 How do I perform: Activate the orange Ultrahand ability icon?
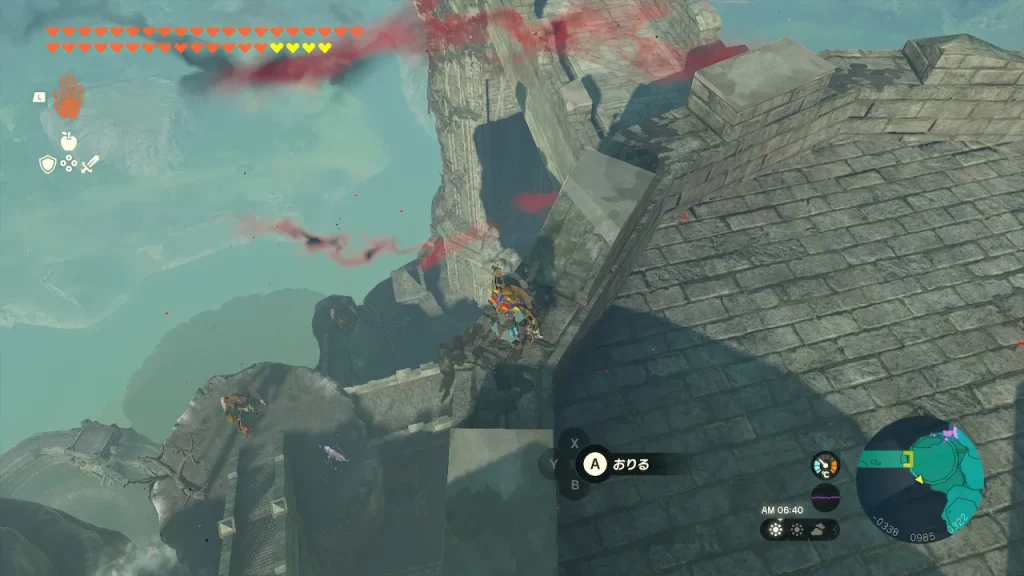coord(68,97)
